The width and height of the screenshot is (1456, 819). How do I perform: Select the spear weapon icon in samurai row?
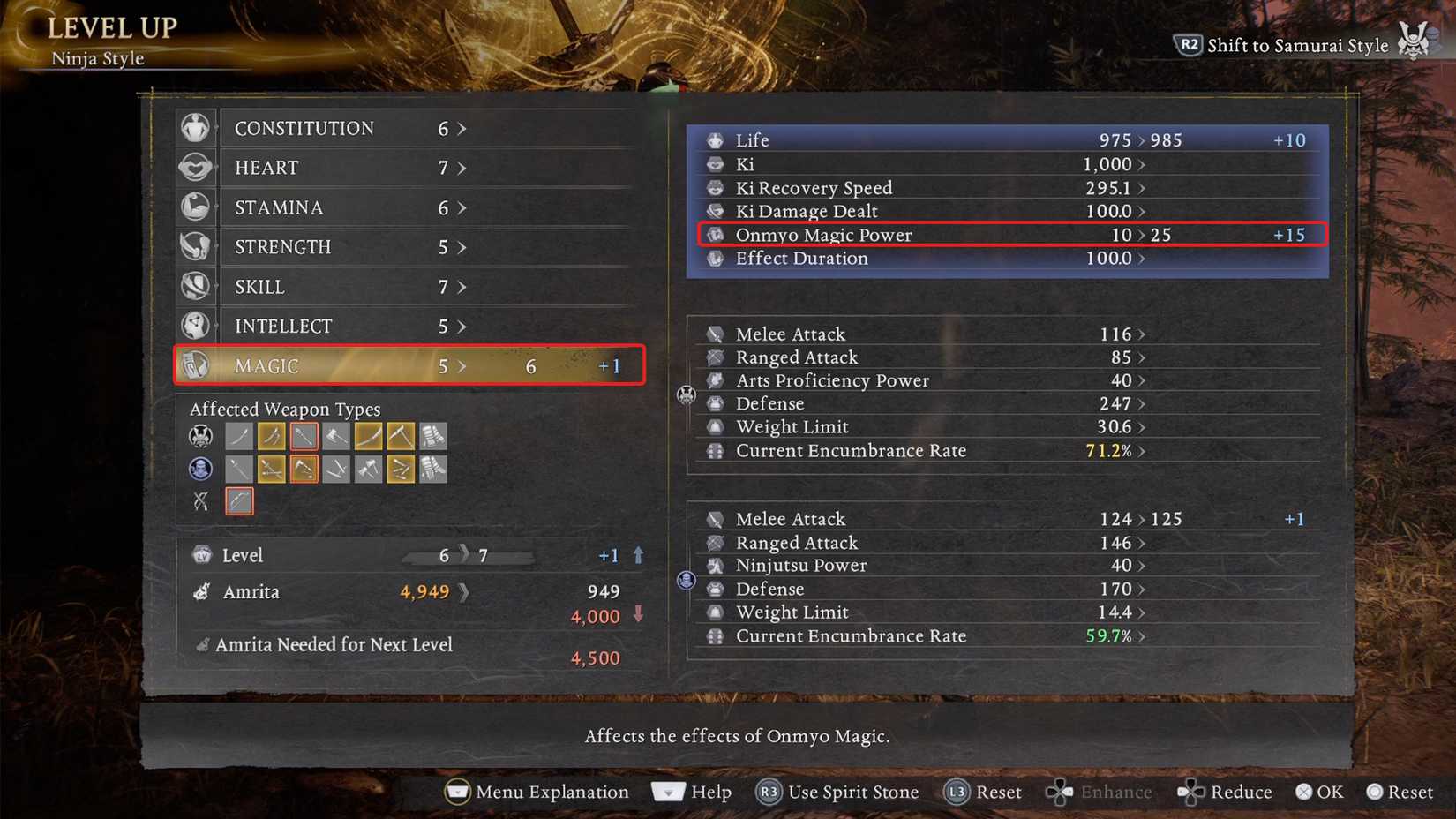coord(304,435)
